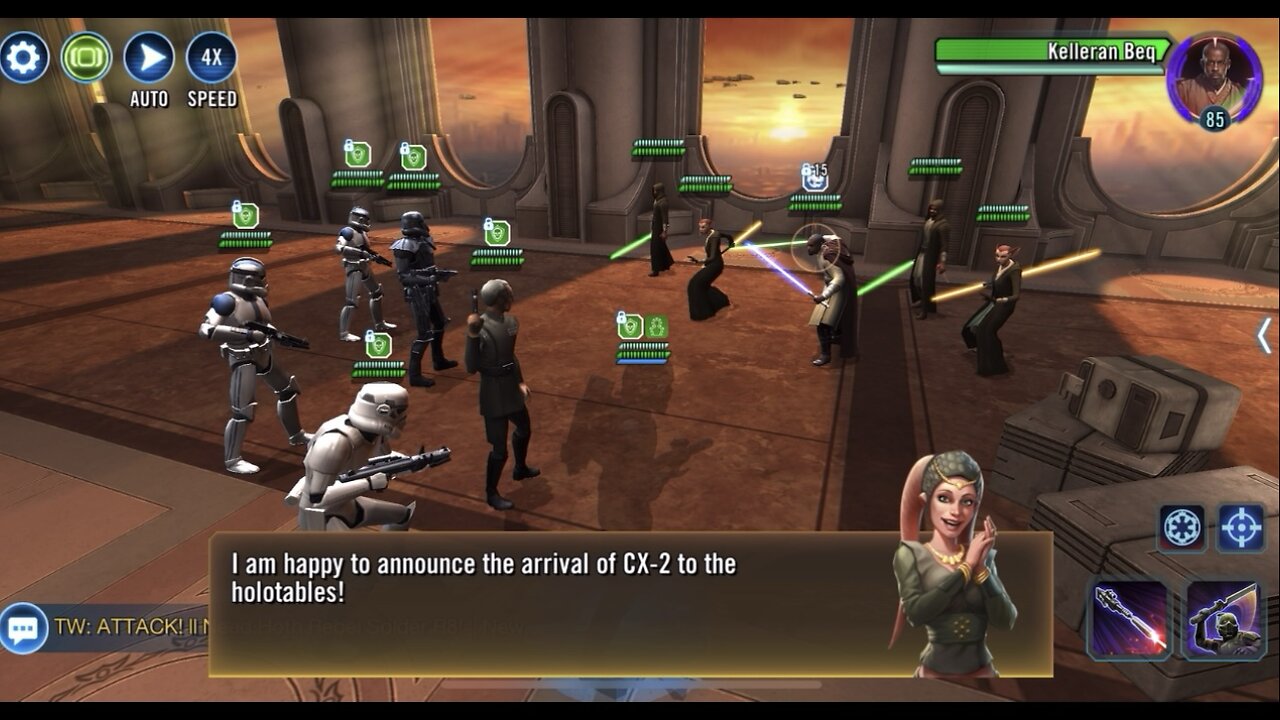This screenshot has height=720, width=1280.
Task: Enable AUTO battle mode
Action: pos(149,57)
